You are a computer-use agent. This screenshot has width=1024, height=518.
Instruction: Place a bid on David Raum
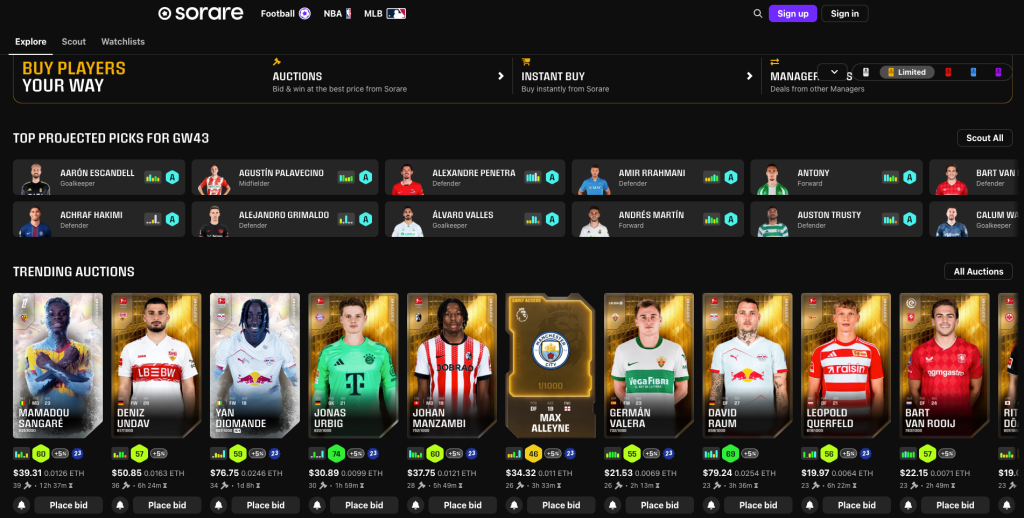[x=758, y=505]
